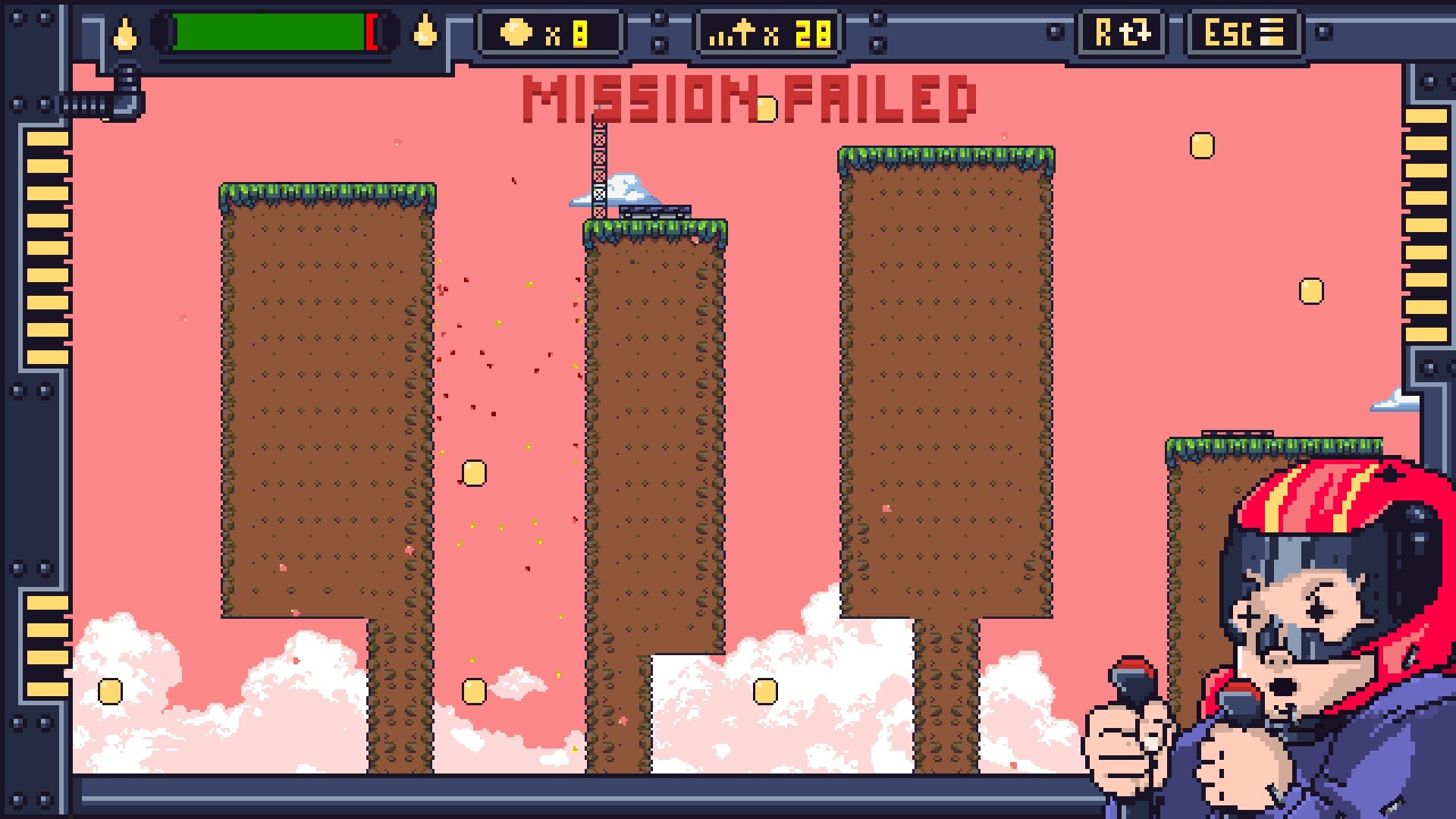Collect the coin near the bottom-left cloud

click(x=111, y=692)
